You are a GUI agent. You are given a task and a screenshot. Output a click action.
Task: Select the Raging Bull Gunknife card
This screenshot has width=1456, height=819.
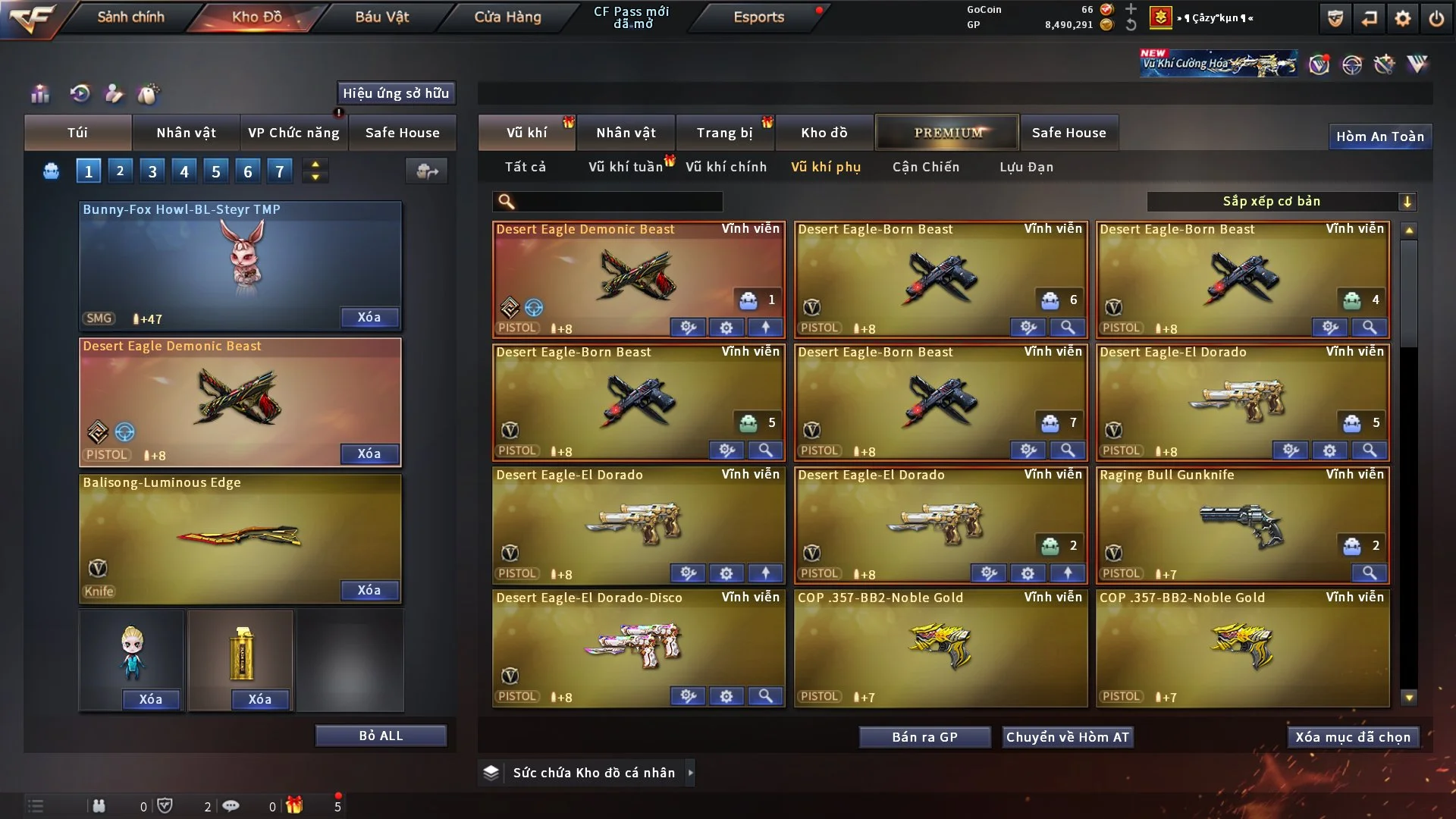coord(1242,523)
